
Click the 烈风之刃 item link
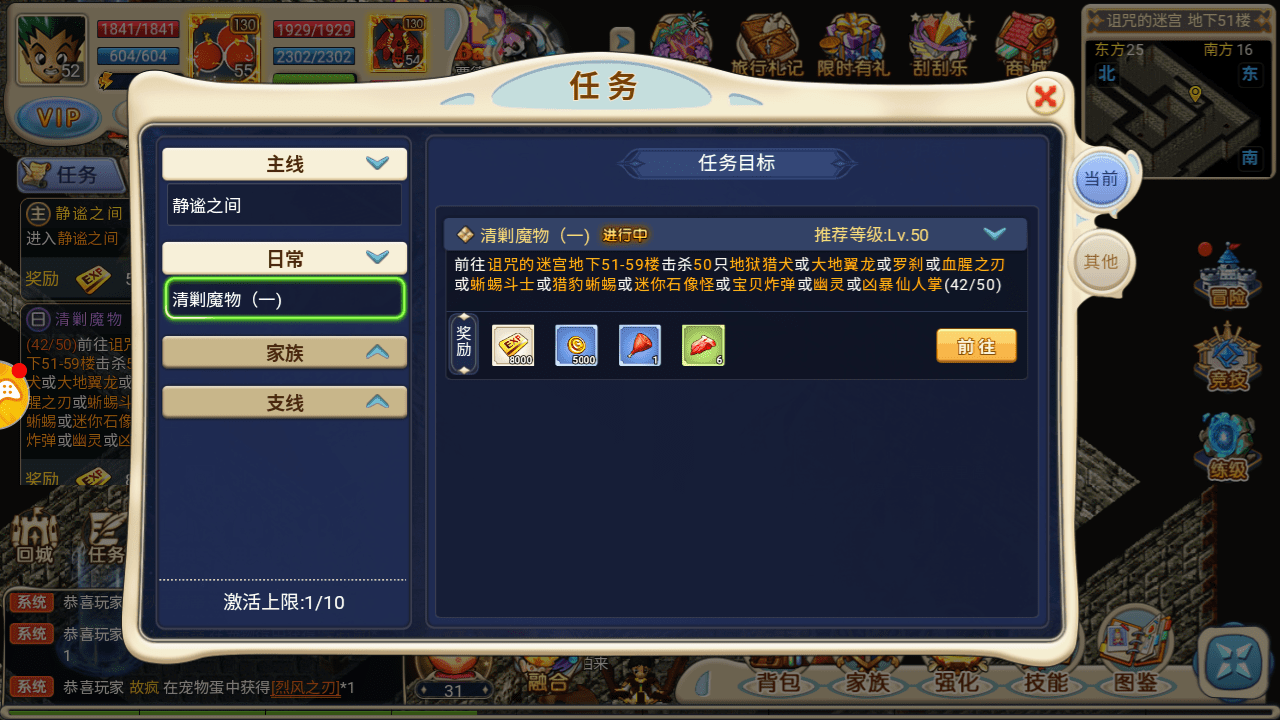point(305,686)
